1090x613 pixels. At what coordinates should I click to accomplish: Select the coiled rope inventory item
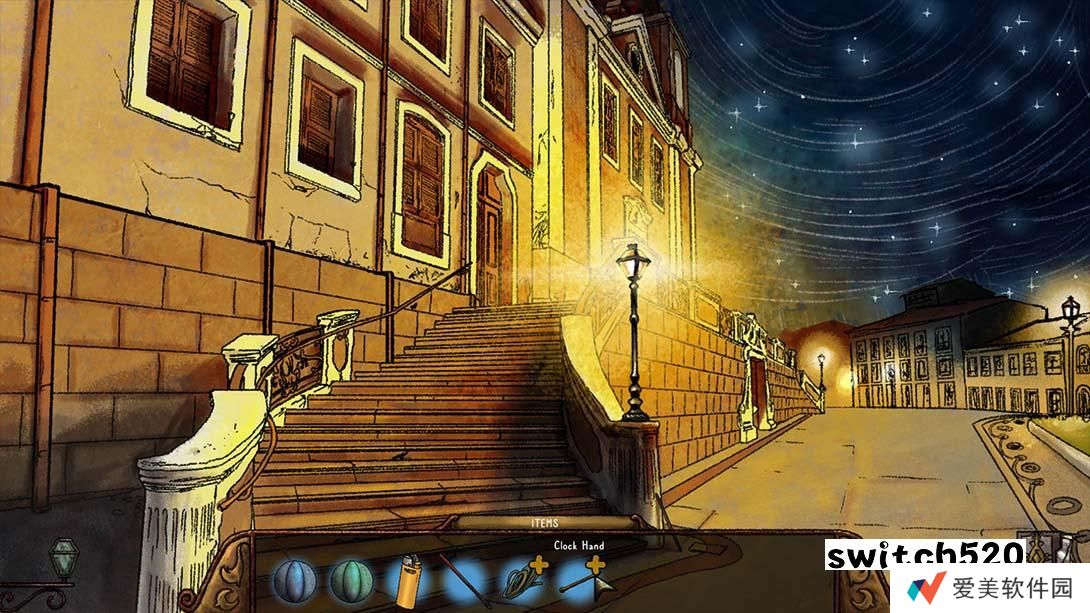click(x=522, y=580)
